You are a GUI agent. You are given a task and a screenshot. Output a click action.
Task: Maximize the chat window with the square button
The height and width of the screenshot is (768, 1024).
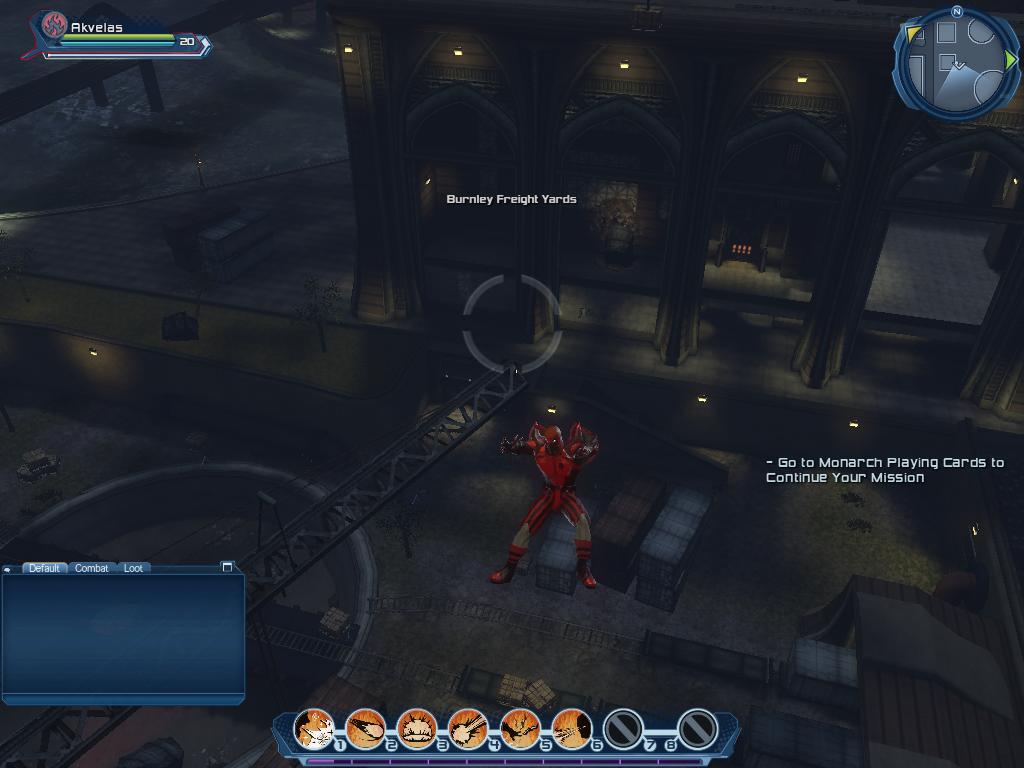pyautogui.click(x=227, y=567)
